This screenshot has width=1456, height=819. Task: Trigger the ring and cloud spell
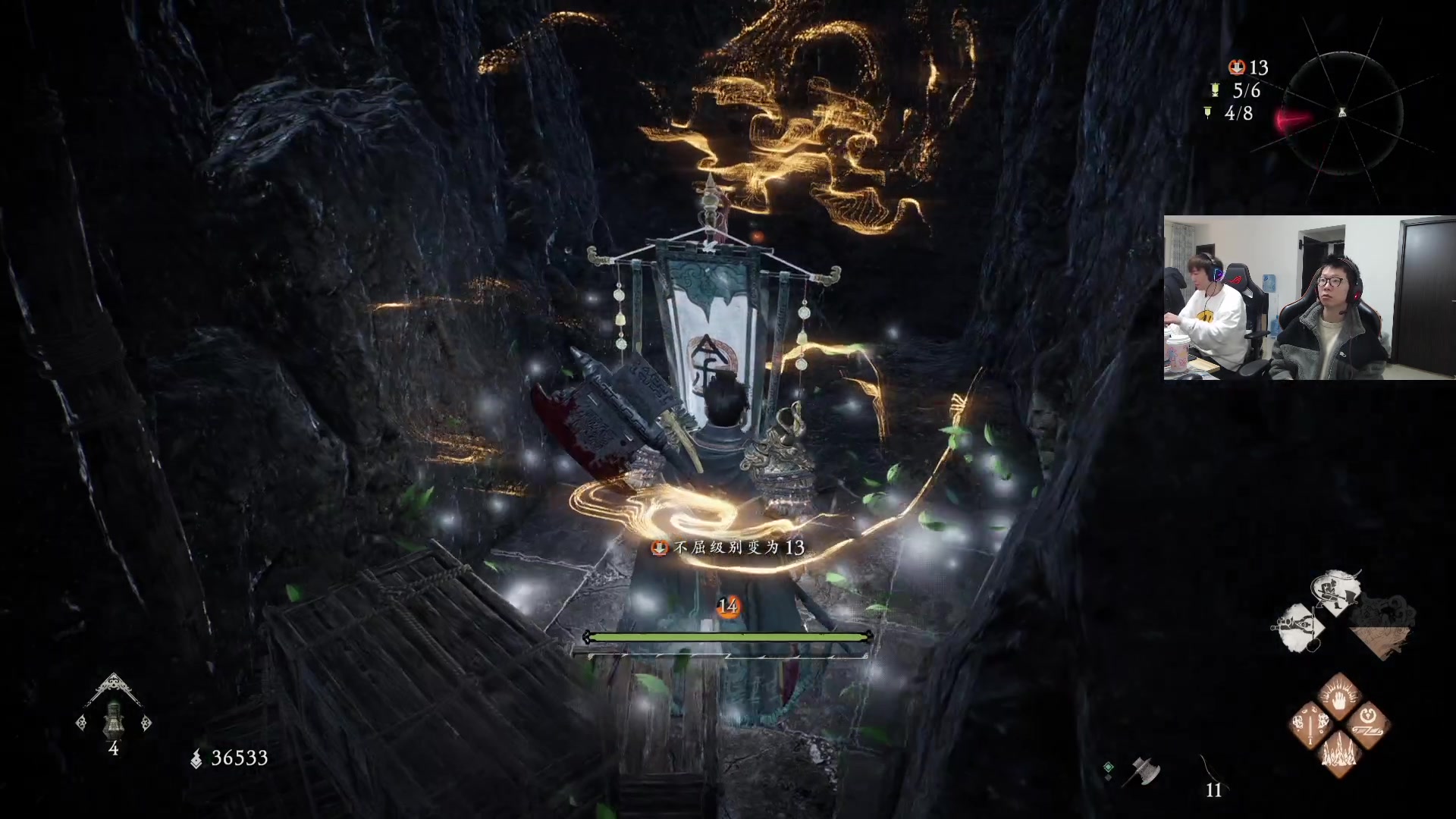coord(1368,723)
